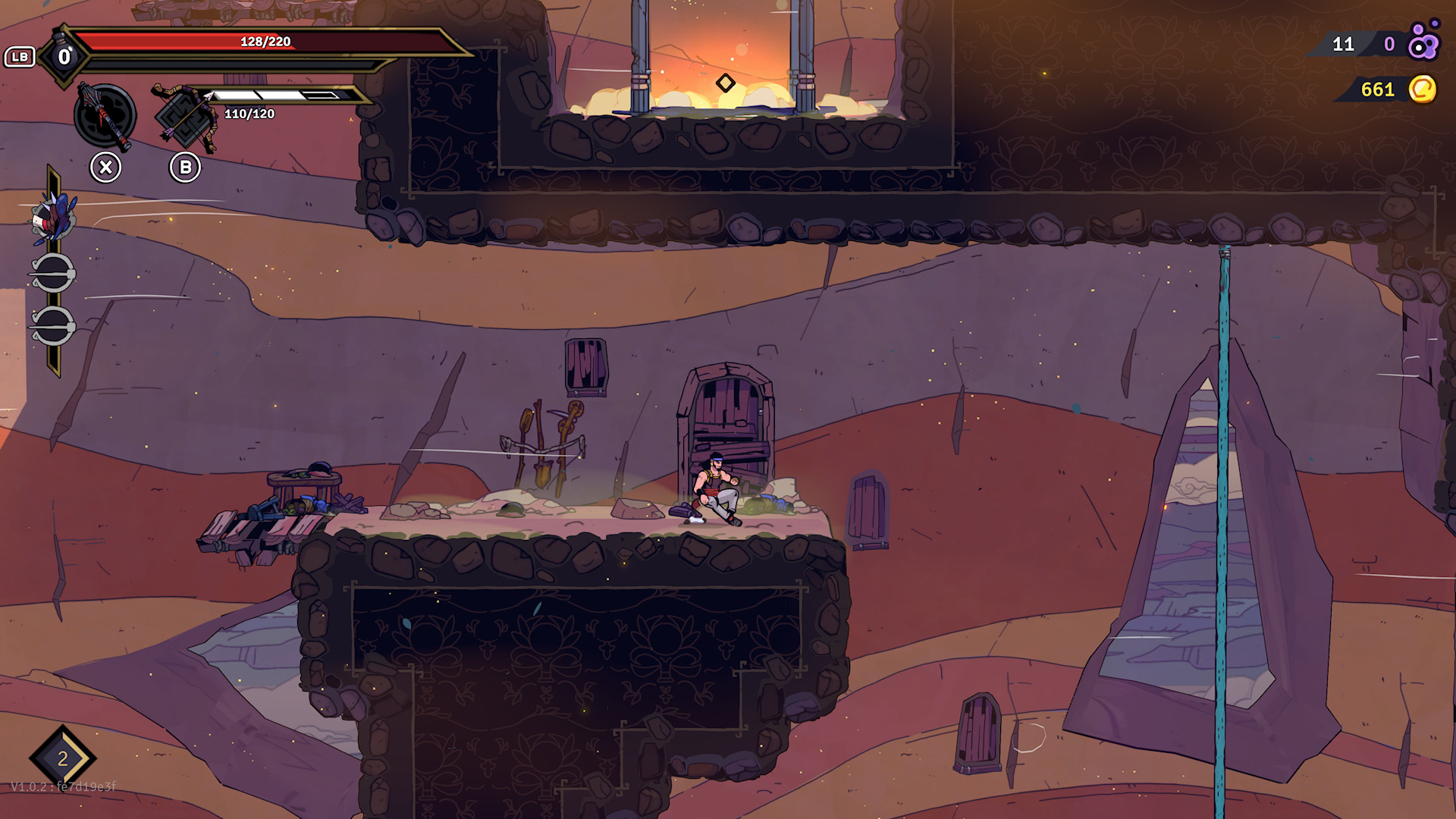Select the mace weapon icon
The image size is (1456, 819).
tap(105, 116)
